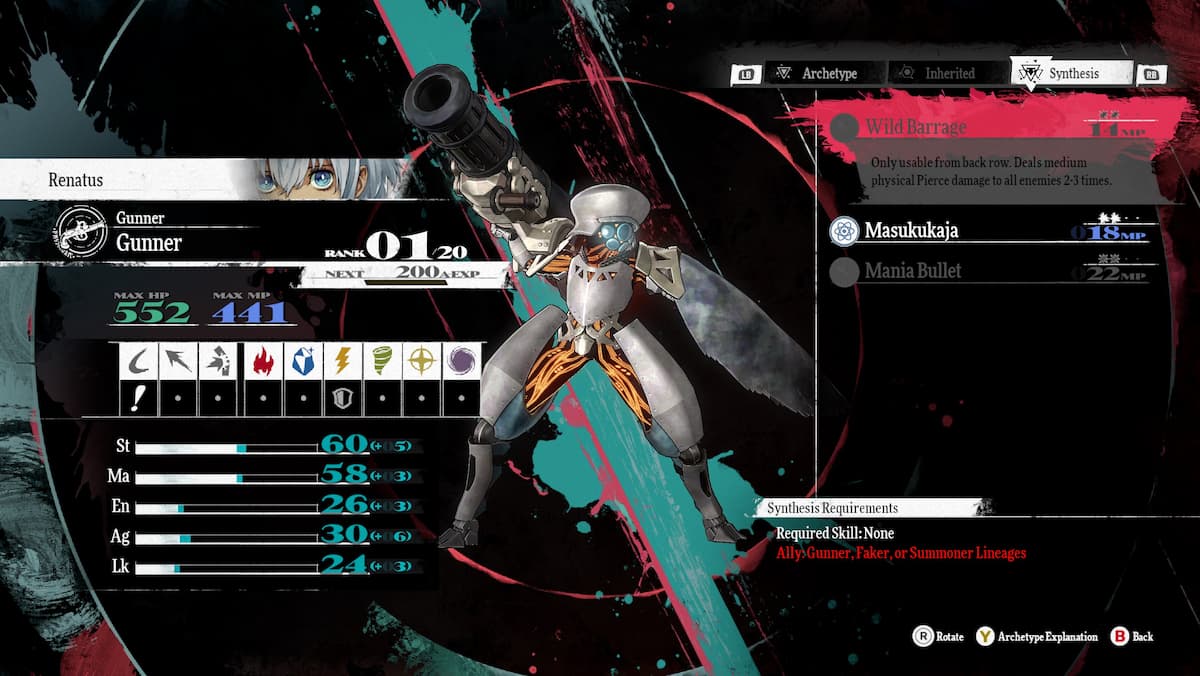
Task: Select the slash affinity icon
Action: click(x=138, y=361)
